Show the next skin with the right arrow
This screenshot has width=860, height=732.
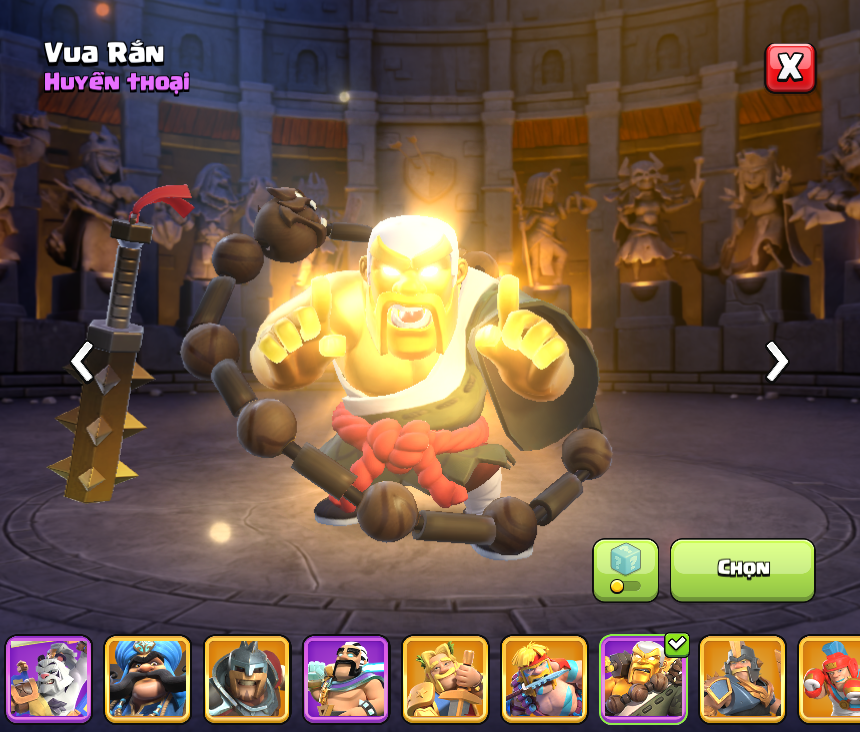[x=776, y=362]
